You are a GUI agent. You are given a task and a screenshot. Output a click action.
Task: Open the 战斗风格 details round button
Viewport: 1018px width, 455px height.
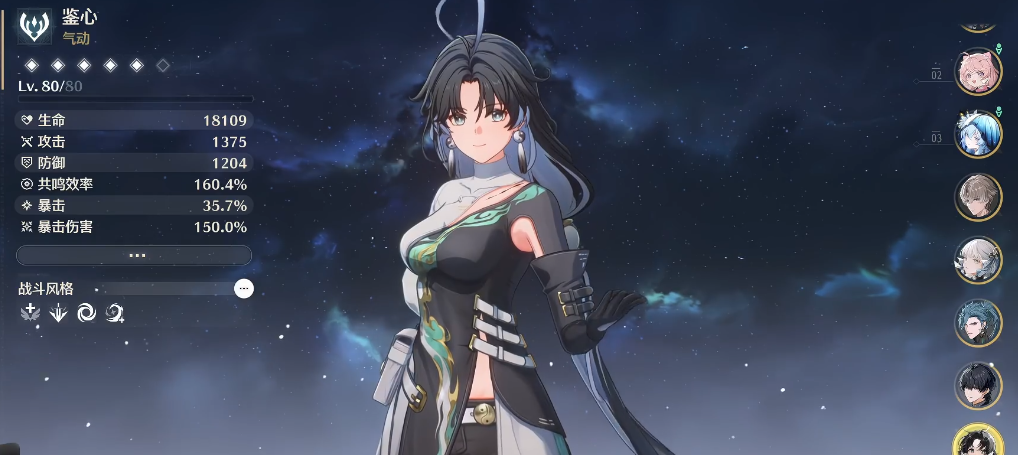(x=244, y=288)
